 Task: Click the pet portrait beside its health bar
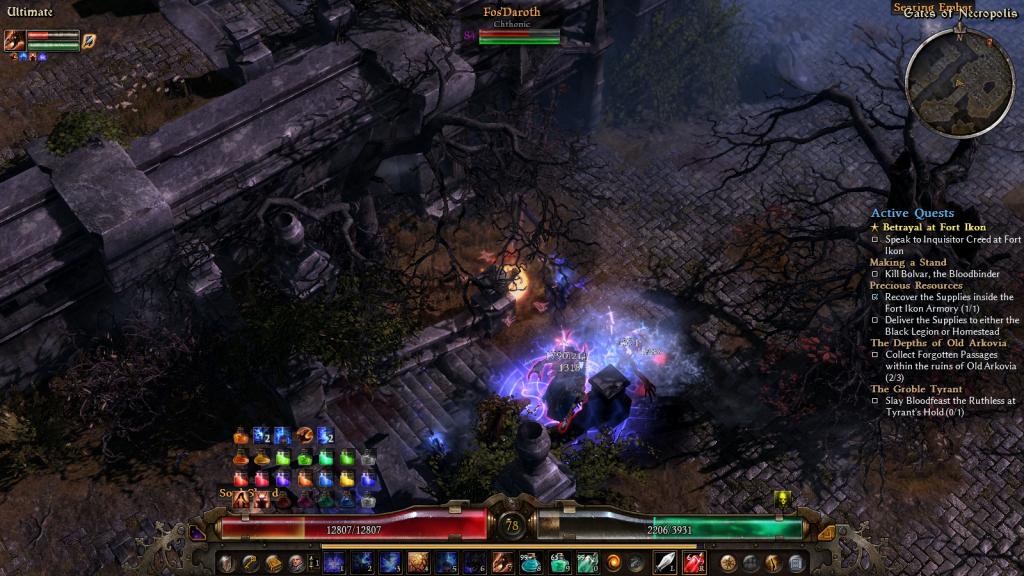click(15, 40)
